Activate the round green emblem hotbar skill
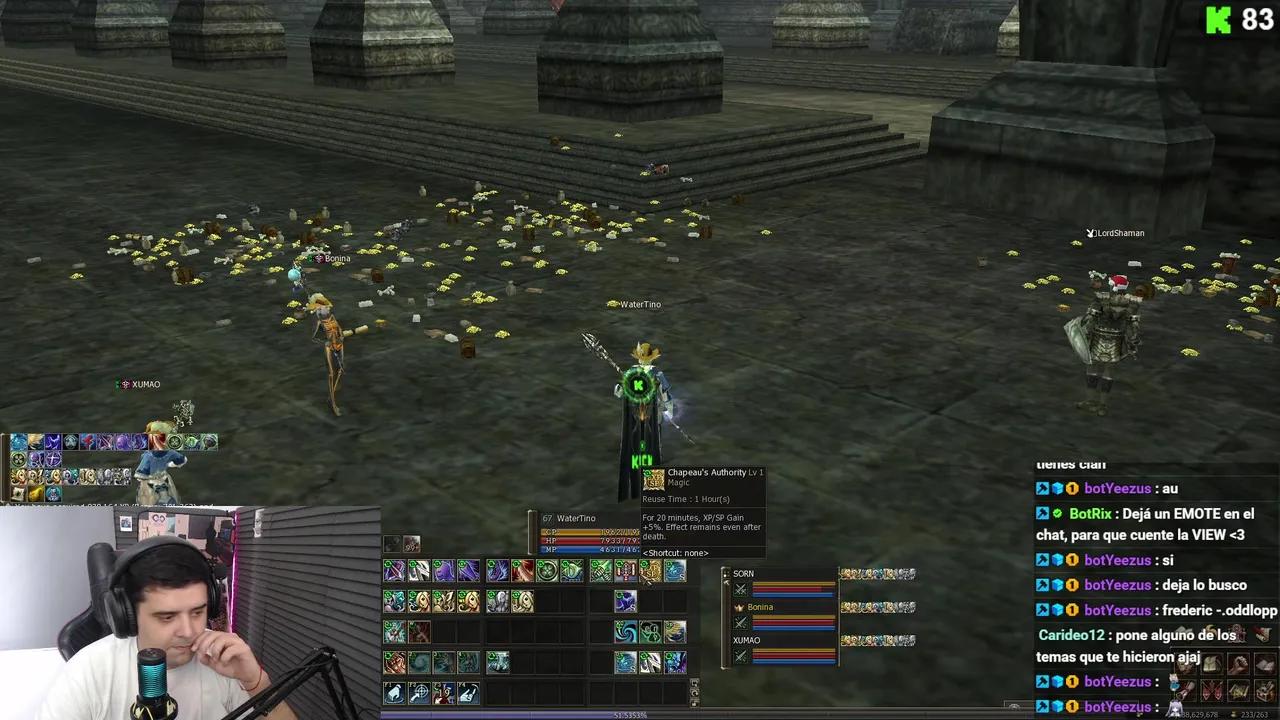 tap(547, 571)
